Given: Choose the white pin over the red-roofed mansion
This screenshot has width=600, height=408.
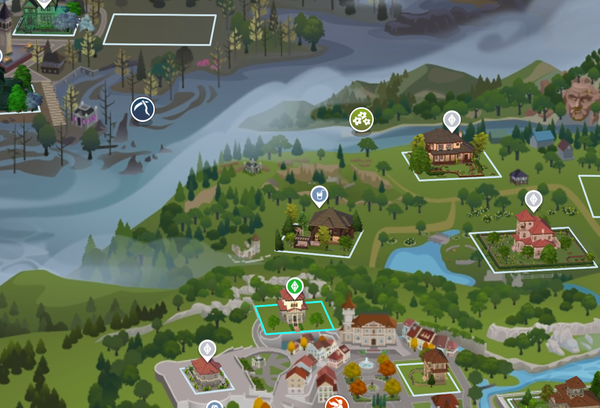Looking at the screenshot, I should (533, 200).
